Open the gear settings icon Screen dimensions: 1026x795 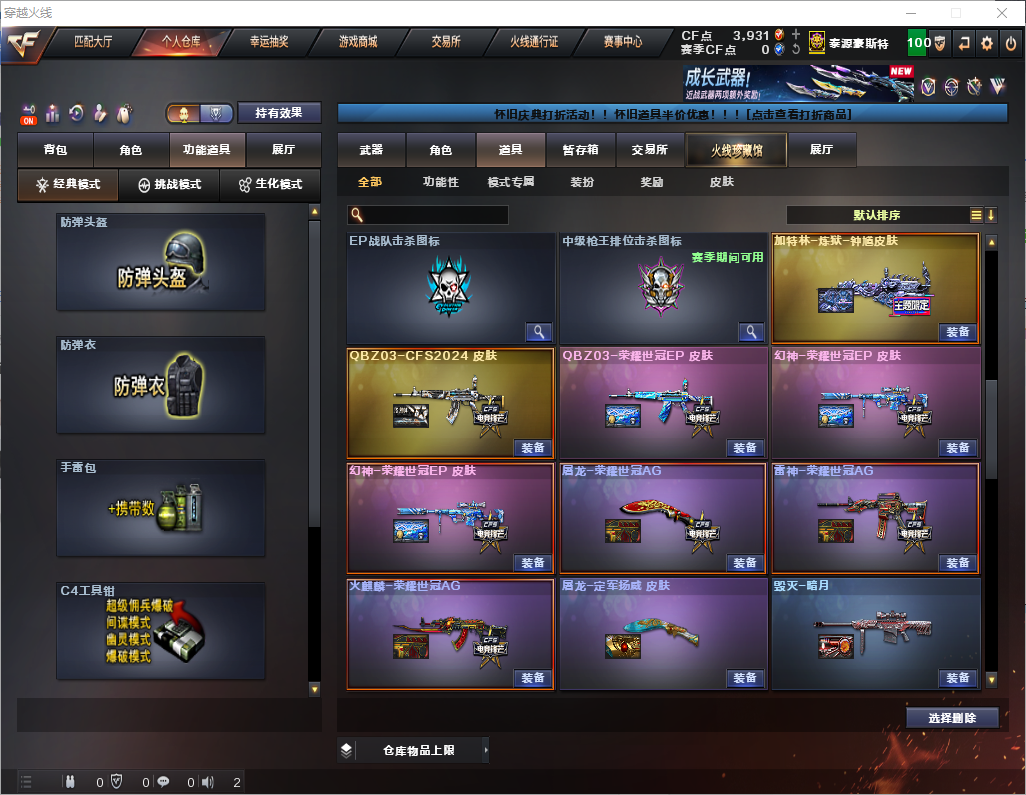point(987,43)
